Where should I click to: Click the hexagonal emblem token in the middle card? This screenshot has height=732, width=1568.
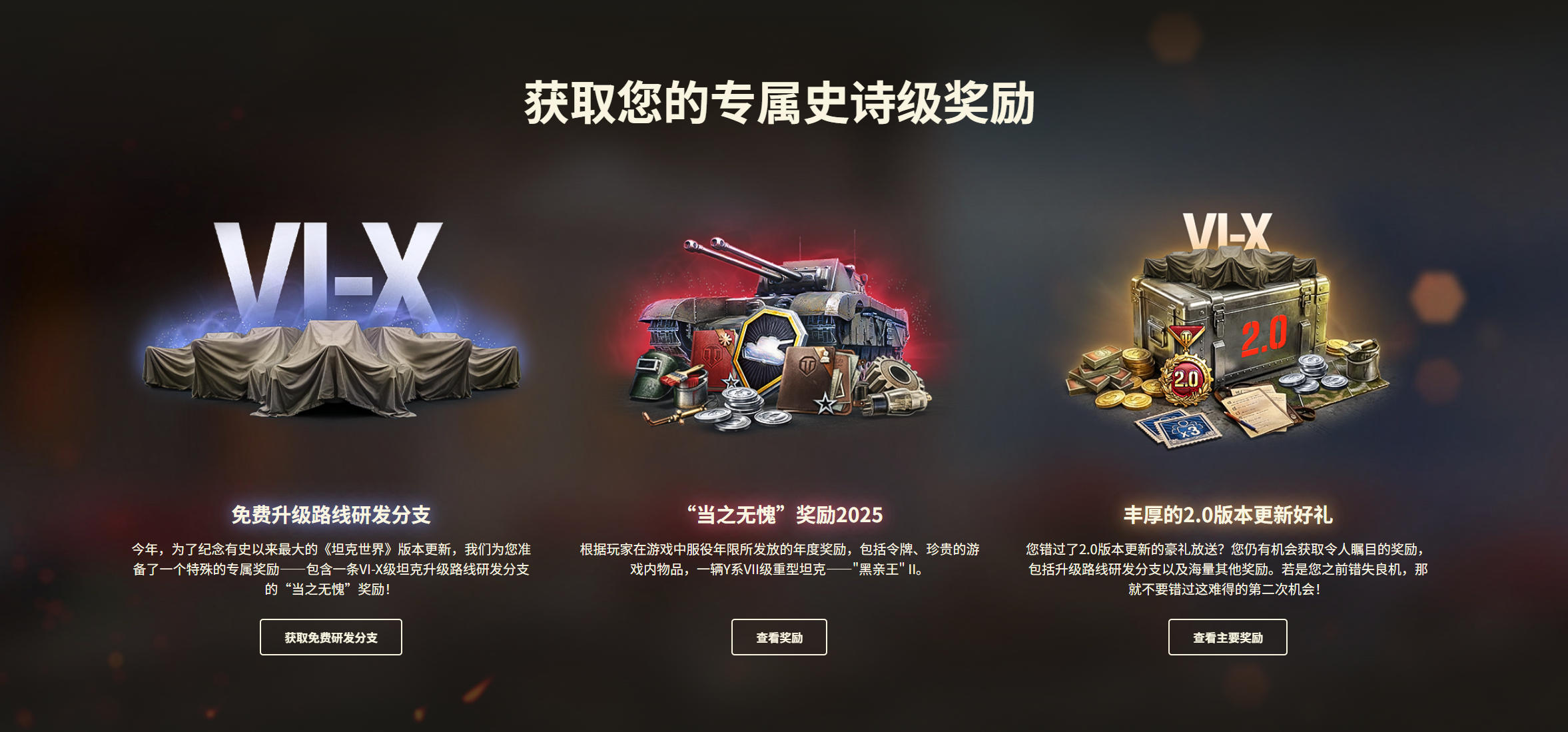coord(774,346)
